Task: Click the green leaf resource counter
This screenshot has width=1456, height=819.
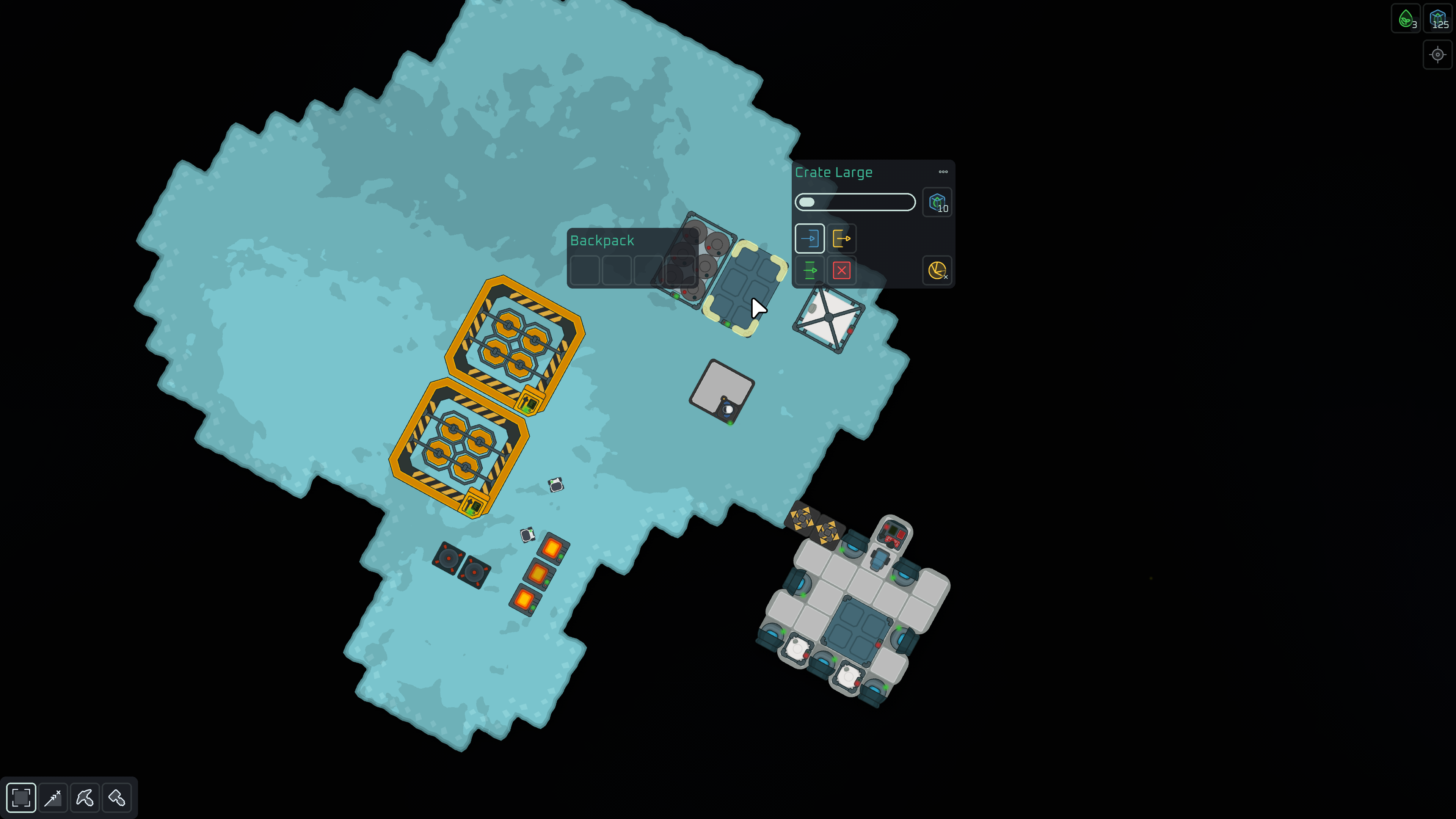Action: pyautogui.click(x=1405, y=18)
